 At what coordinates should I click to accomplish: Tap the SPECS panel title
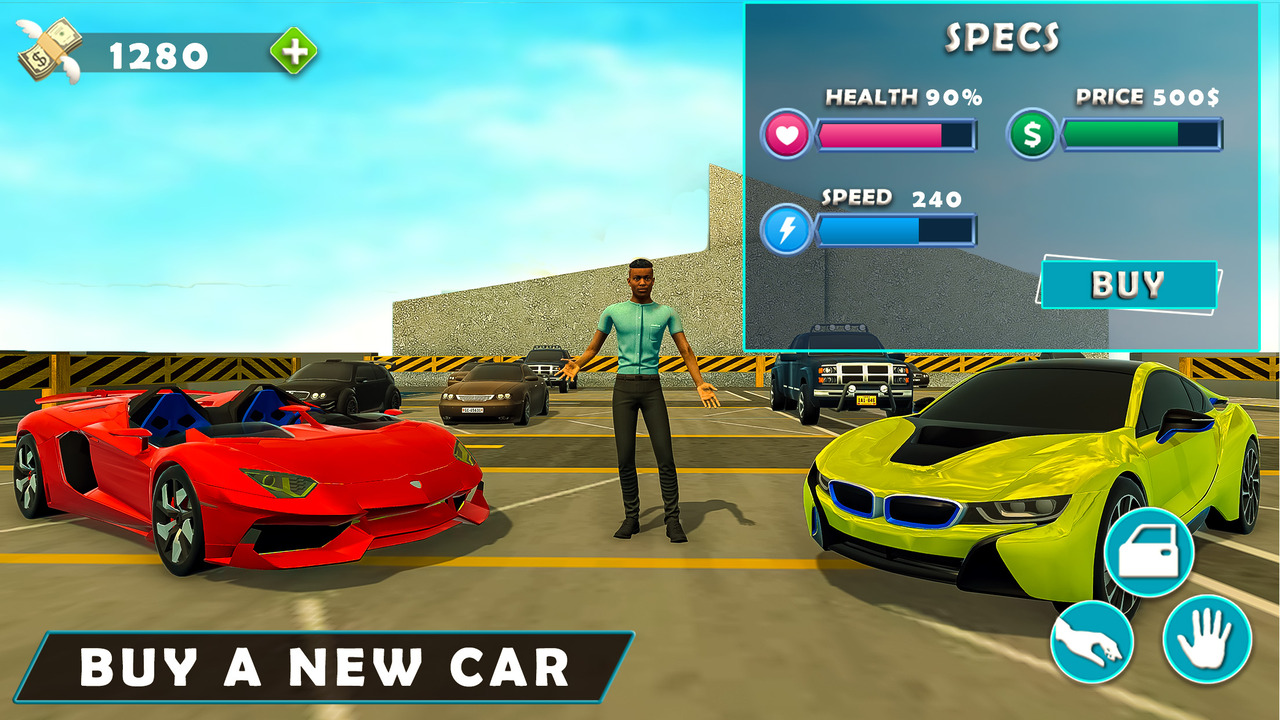pyautogui.click(x=1003, y=37)
